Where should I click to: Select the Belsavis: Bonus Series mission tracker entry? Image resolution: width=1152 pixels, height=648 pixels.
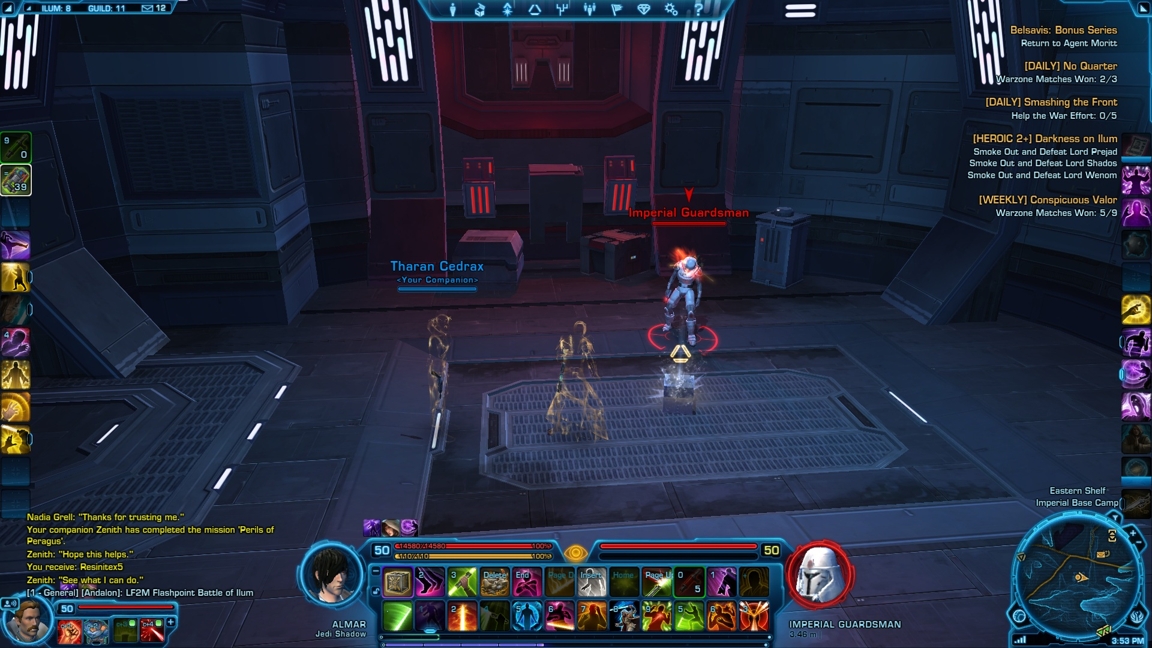[1063, 30]
